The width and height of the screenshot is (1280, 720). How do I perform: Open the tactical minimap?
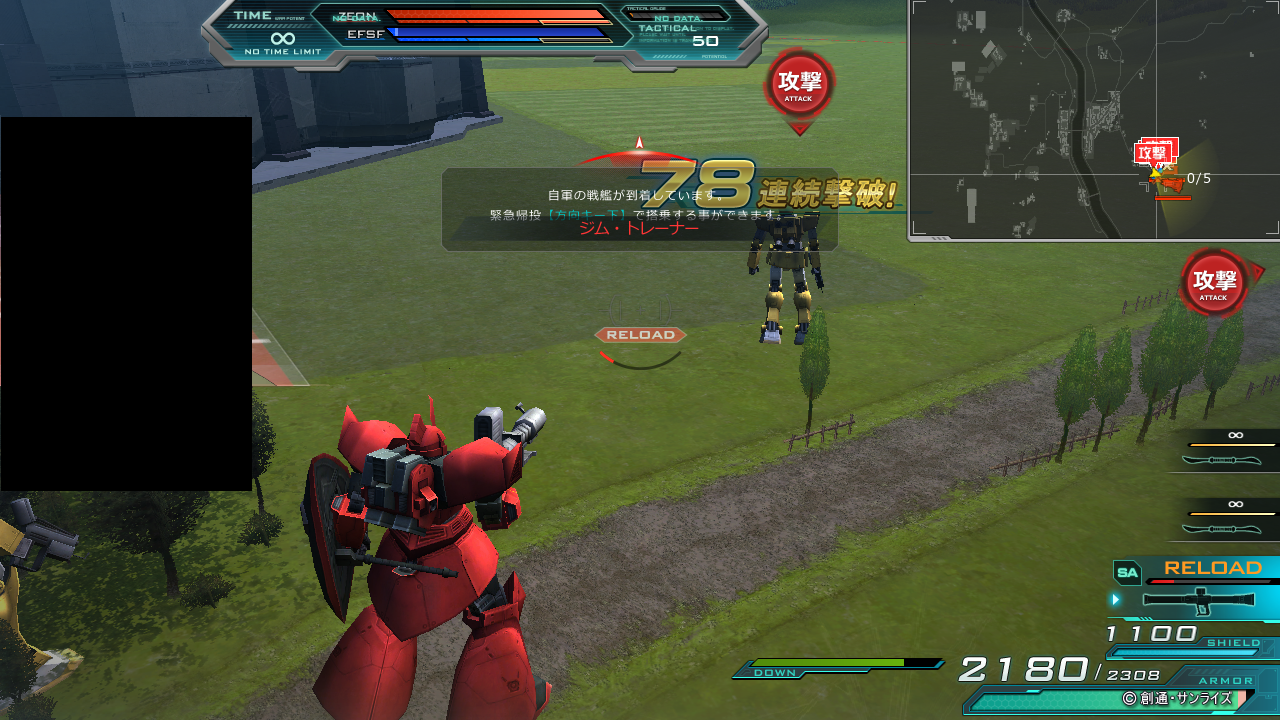[x=1094, y=120]
